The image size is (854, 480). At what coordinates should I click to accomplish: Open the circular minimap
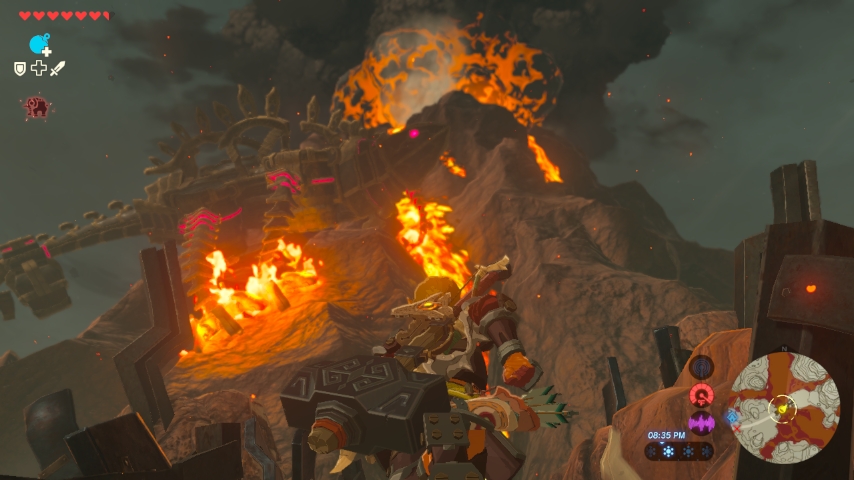(x=784, y=407)
